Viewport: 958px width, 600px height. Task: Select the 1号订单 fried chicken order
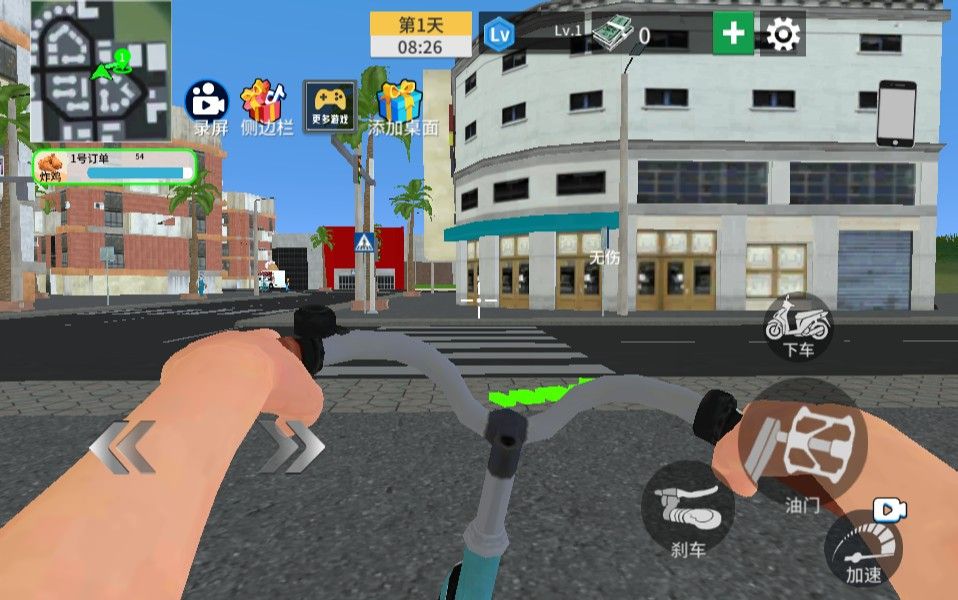click(x=115, y=166)
